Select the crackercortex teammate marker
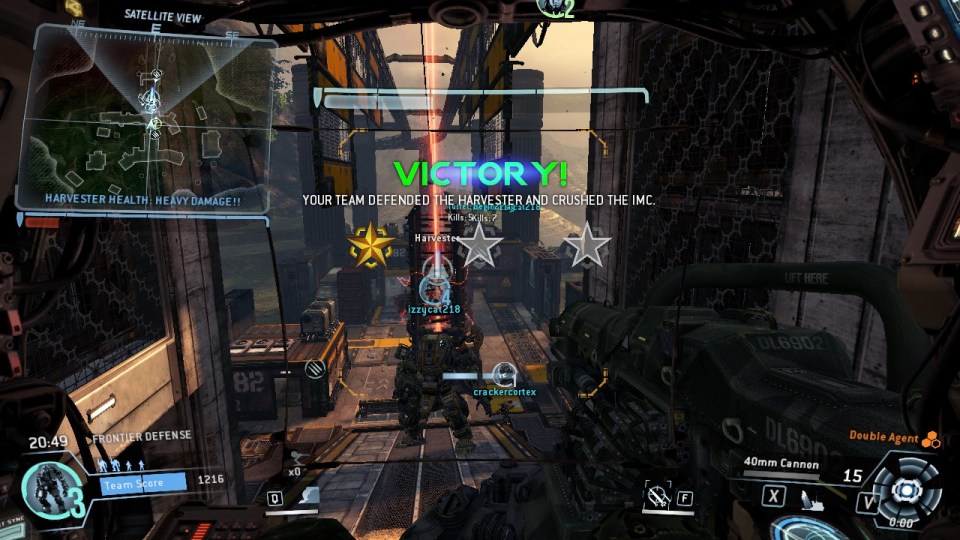 click(504, 375)
